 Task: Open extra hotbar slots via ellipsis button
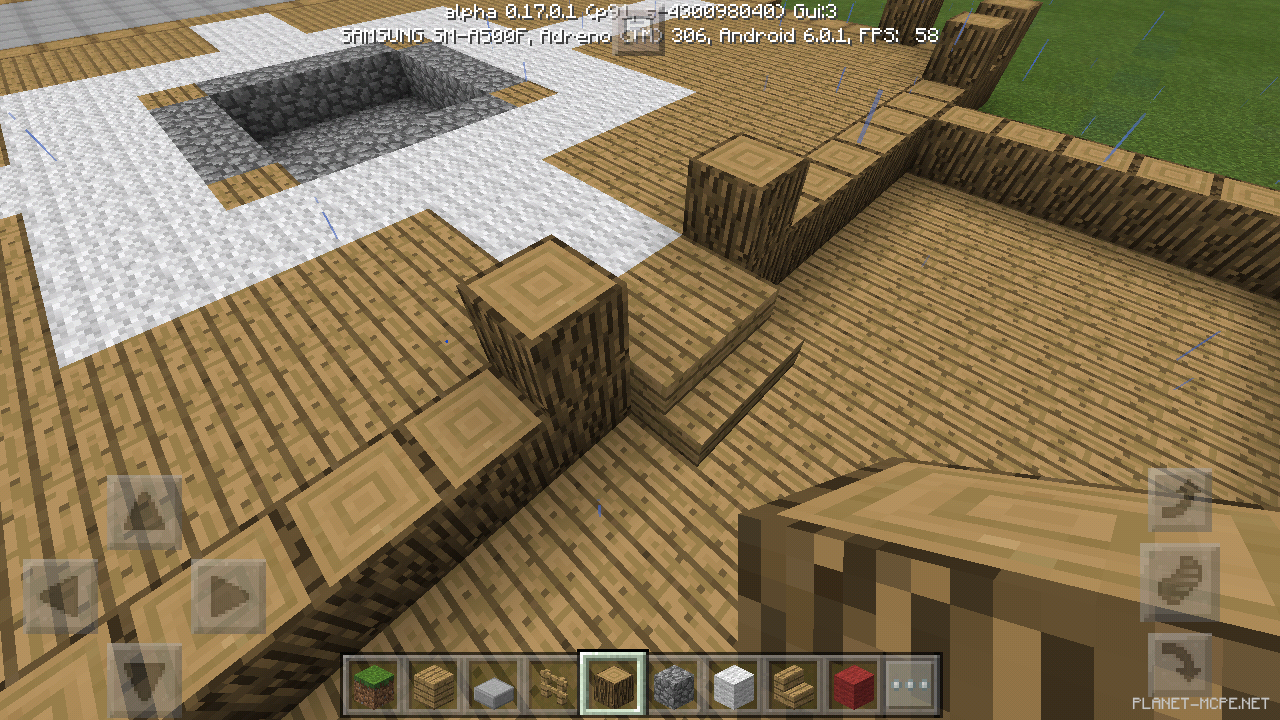911,685
